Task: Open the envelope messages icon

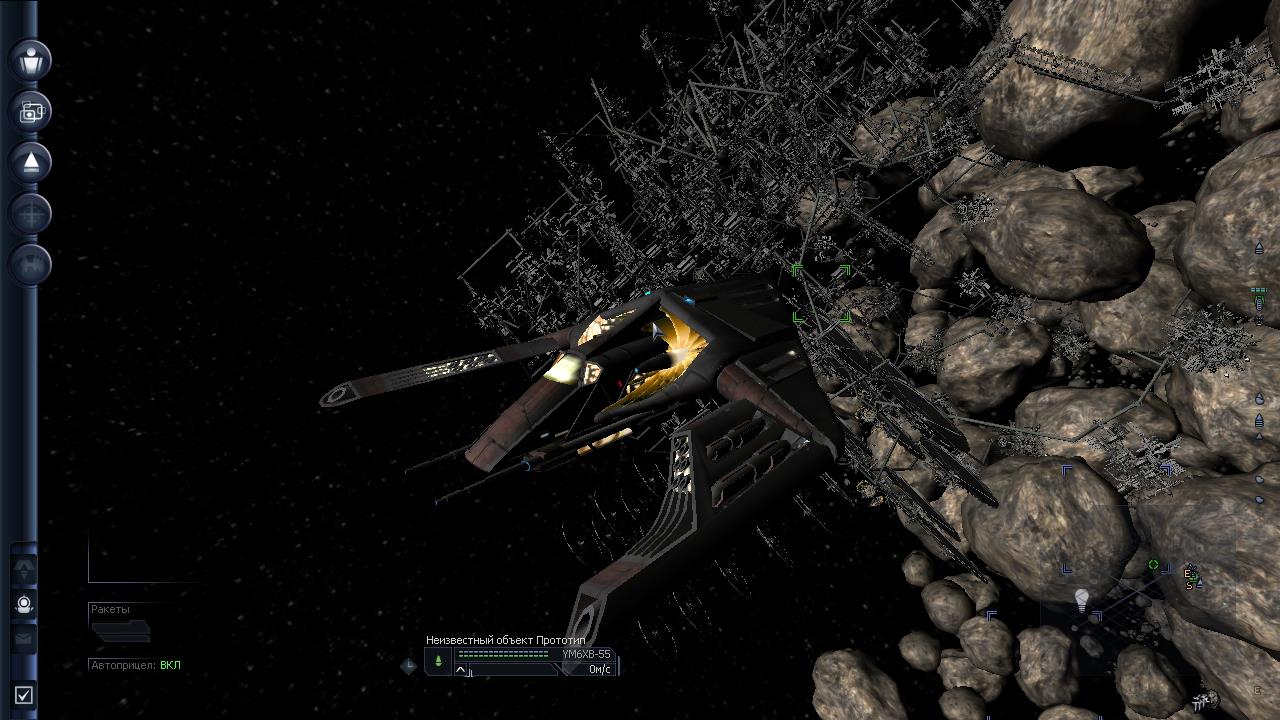Action: (24, 638)
